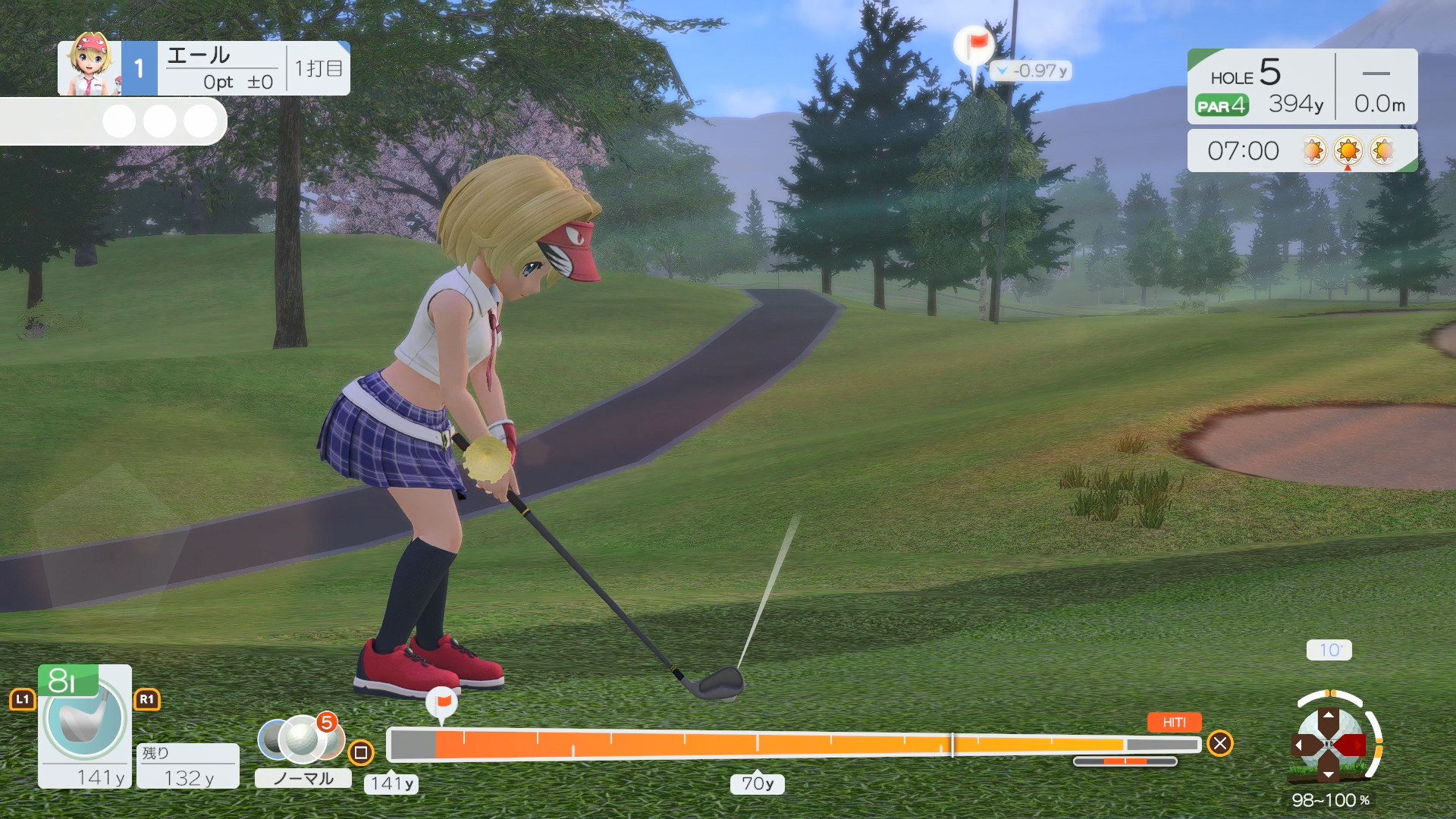Click the red wind direction arrow

point(1351,744)
